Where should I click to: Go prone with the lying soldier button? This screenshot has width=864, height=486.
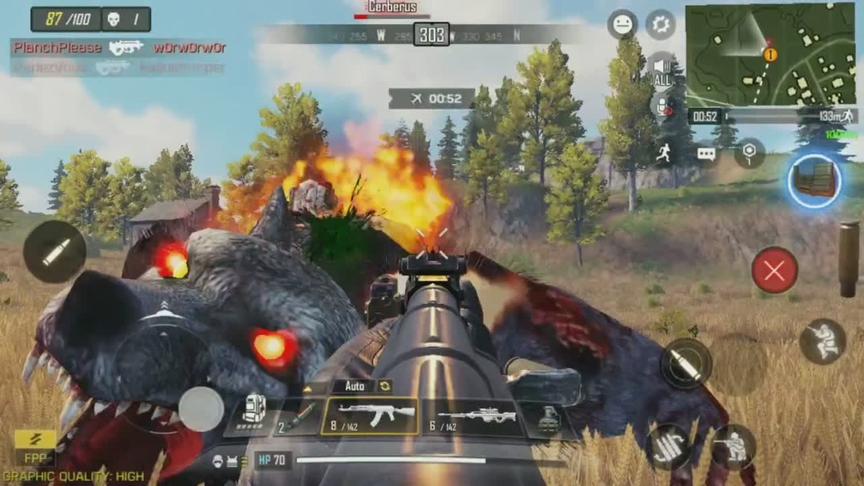(x=668, y=447)
